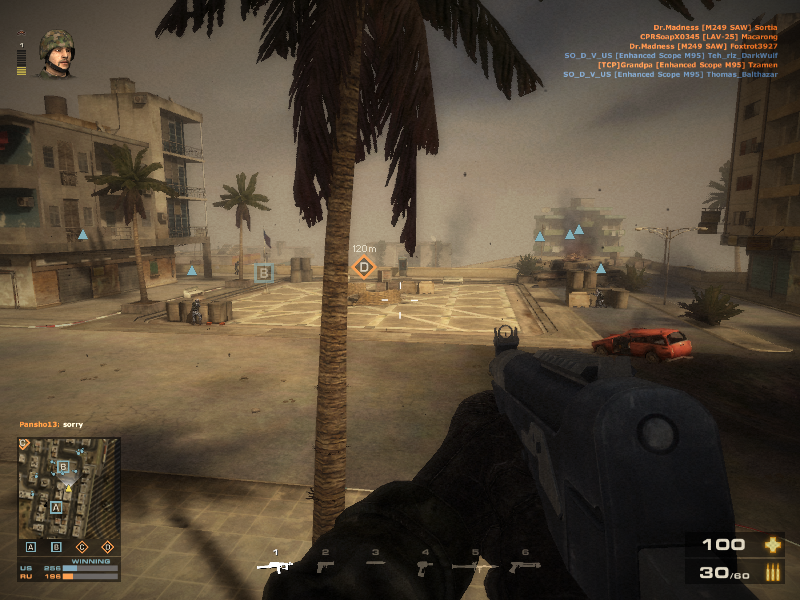Select flag A in the row below the minimap
The height and width of the screenshot is (600, 800).
click(31, 547)
